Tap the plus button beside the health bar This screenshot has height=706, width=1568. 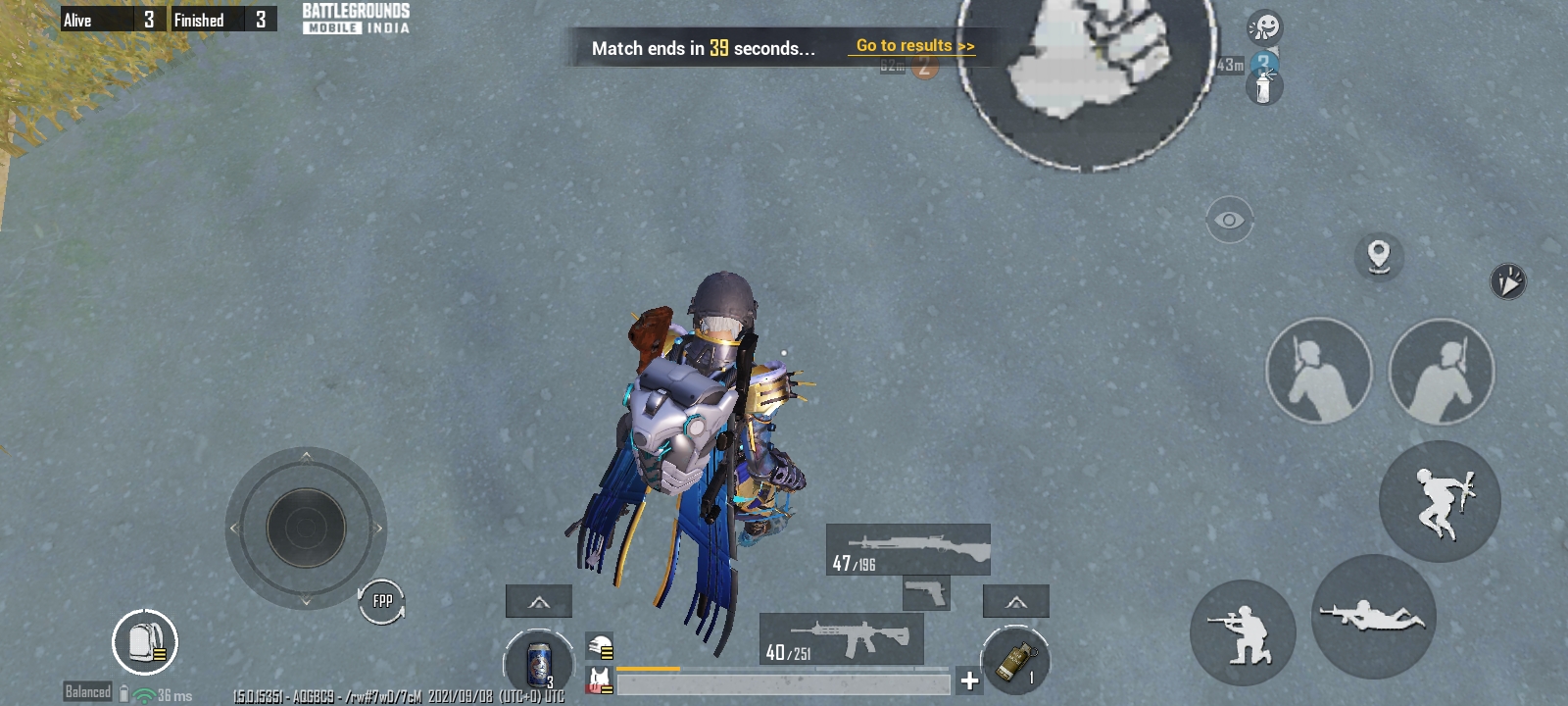pyautogui.click(x=969, y=681)
